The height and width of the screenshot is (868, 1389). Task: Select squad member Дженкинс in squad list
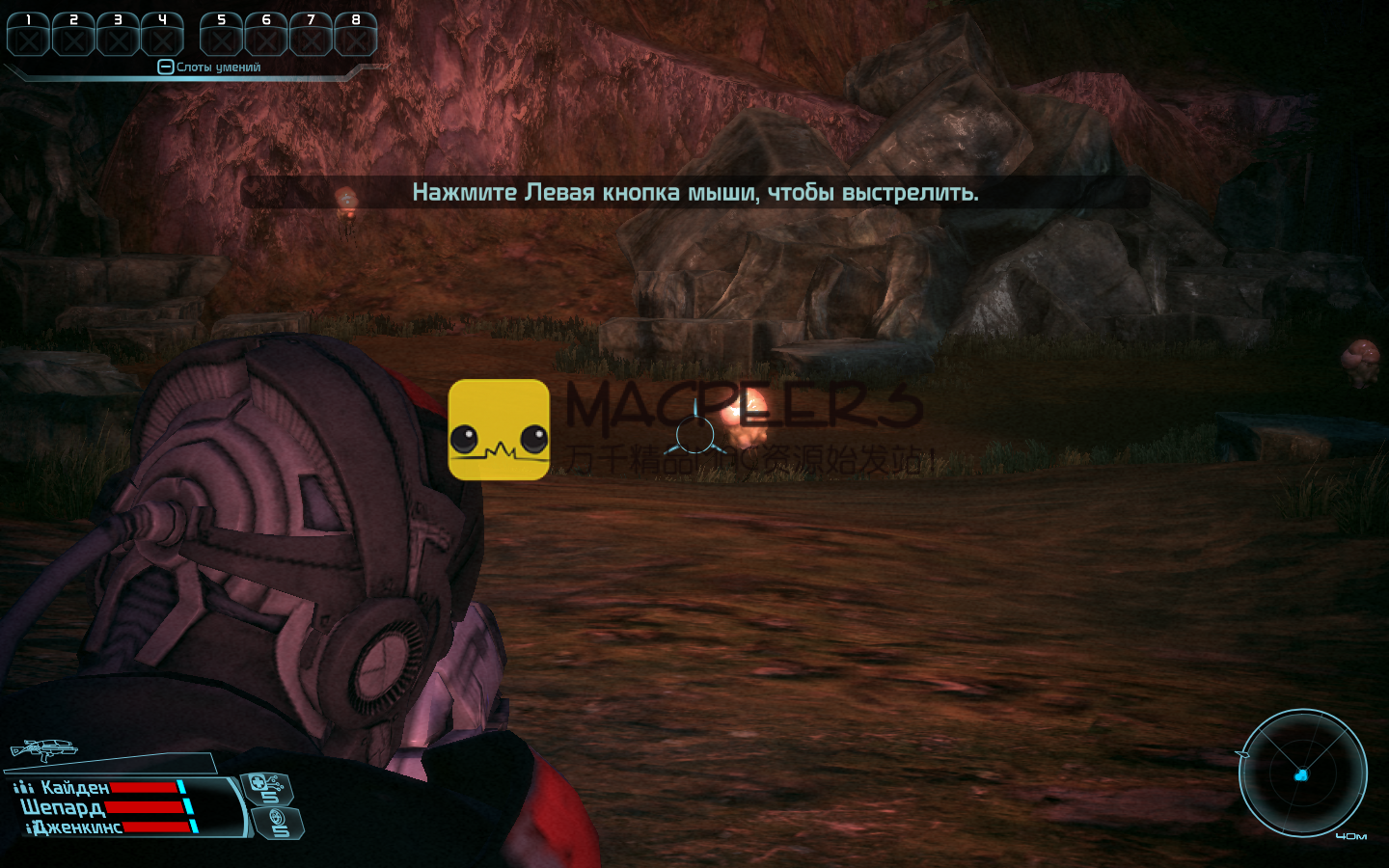77,827
